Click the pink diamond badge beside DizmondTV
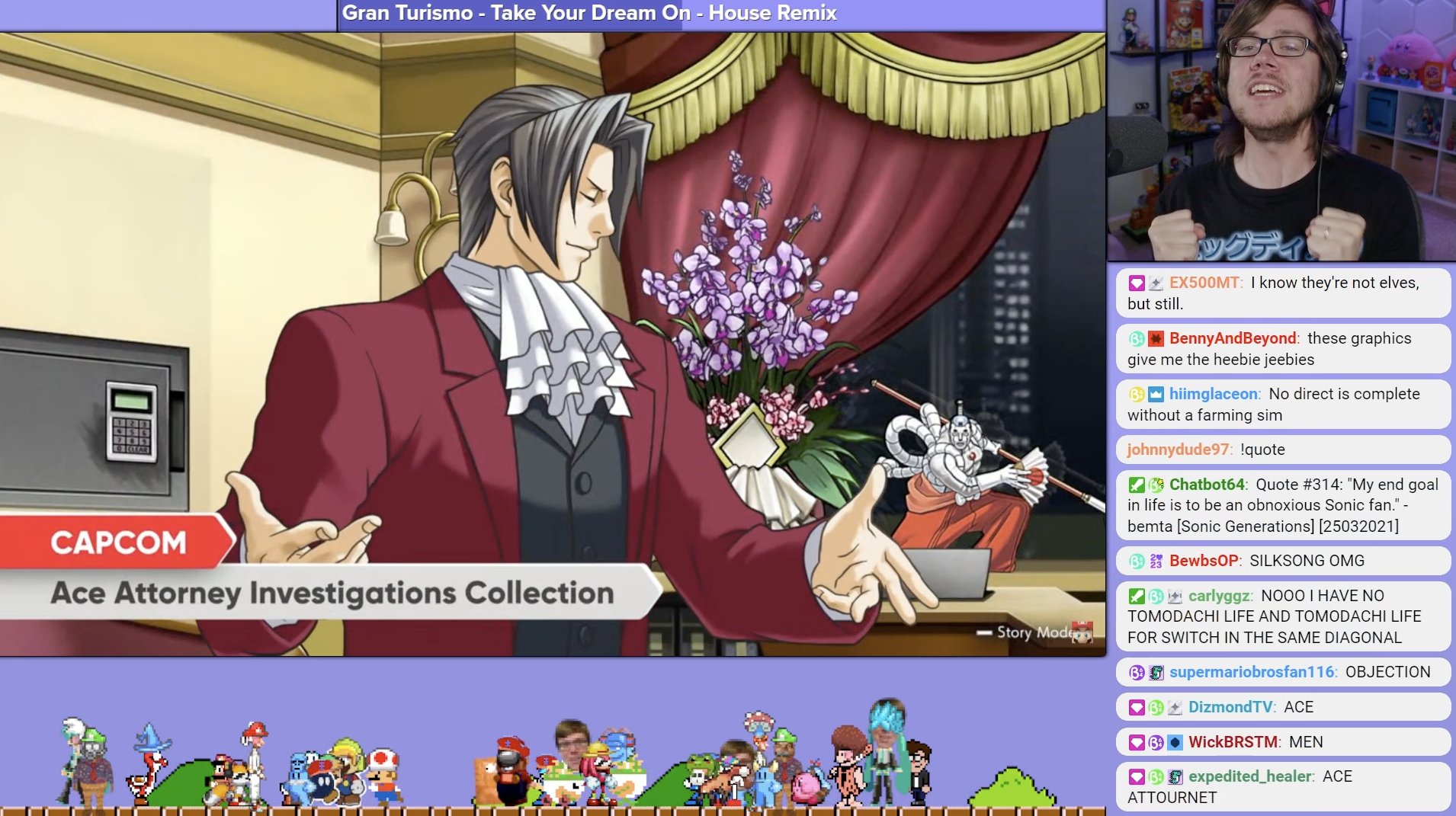Image resolution: width=1456 pixels, height=816 pixels. coord(1136,706)
